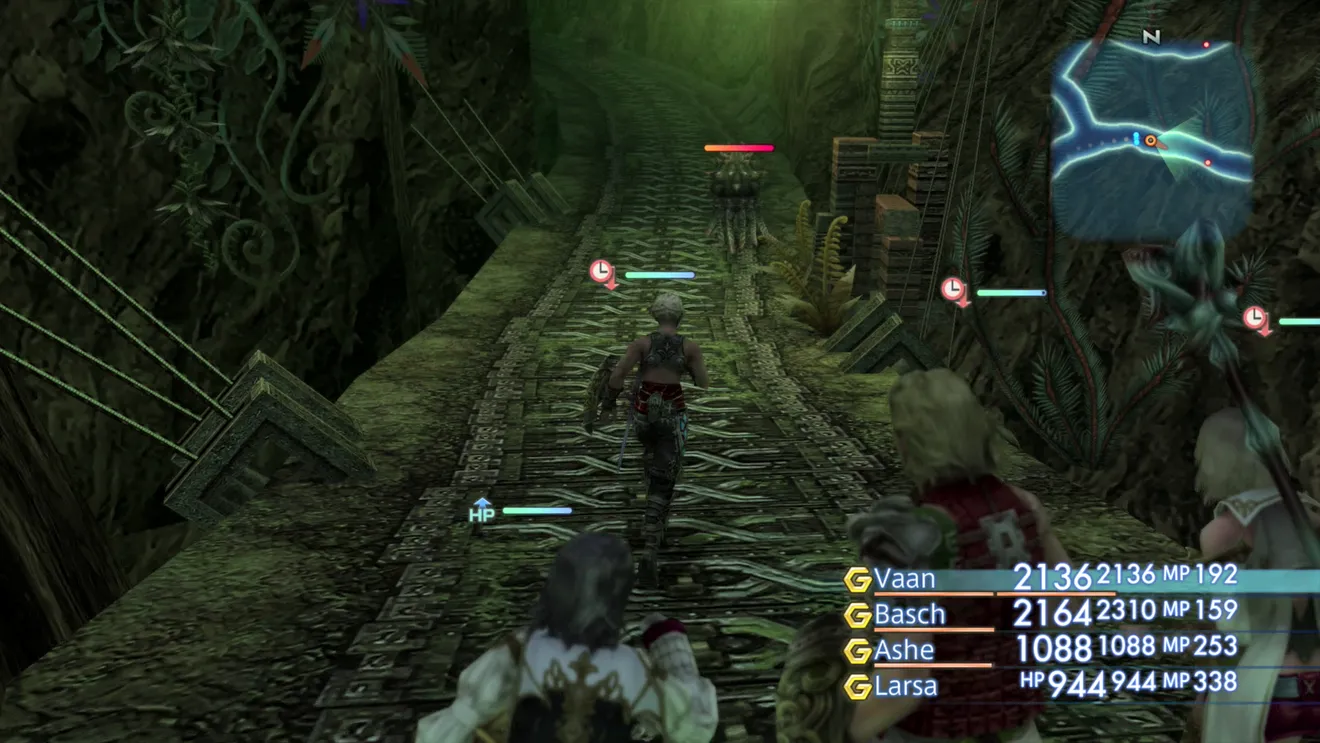Image resolution: width=1320 pixels, height=743 pixels.
Task: Open the minimap in the corner
Action: (1152, 138)
